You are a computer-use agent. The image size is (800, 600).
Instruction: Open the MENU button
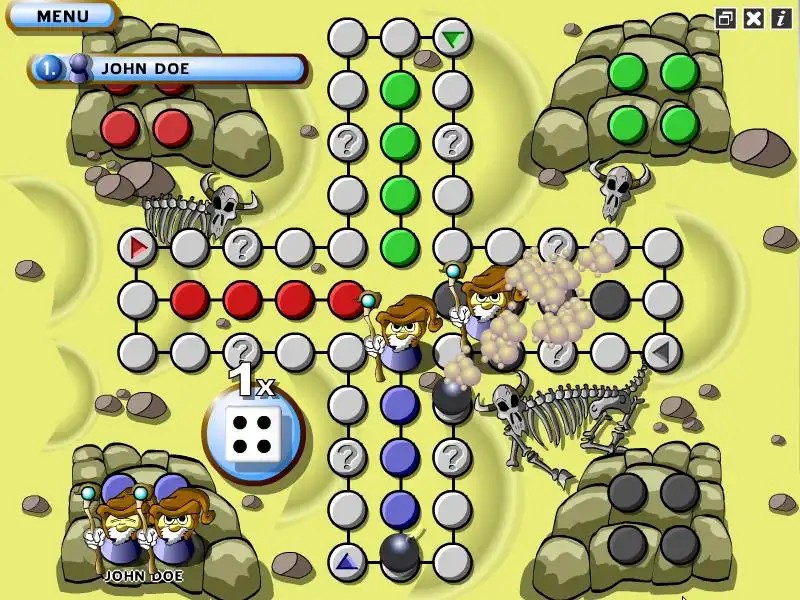[62, 16]
